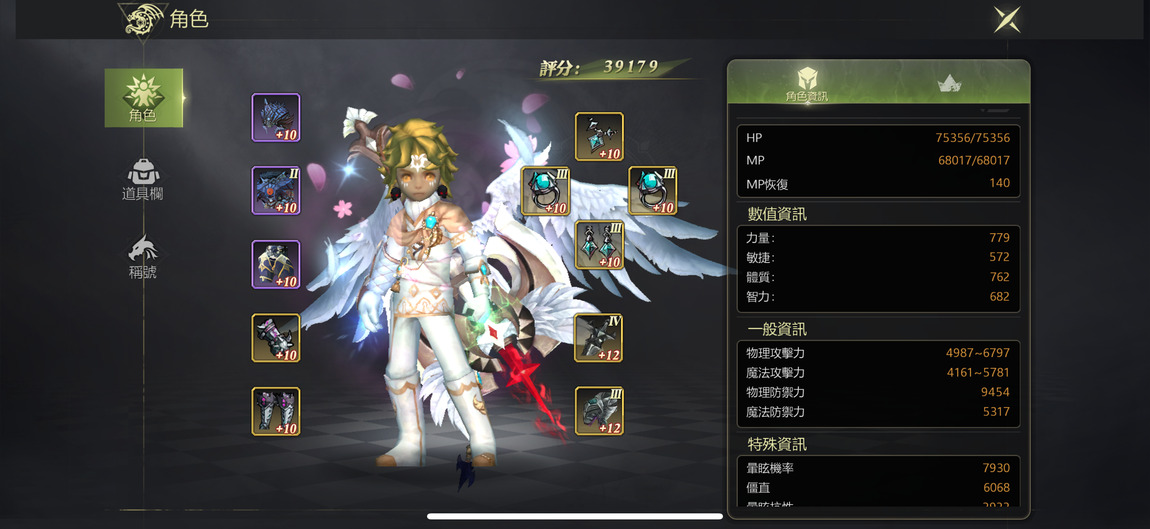Inspect the necklace +10 slot
Viewport: 1150px width, 529px height.
coord(599,137)
